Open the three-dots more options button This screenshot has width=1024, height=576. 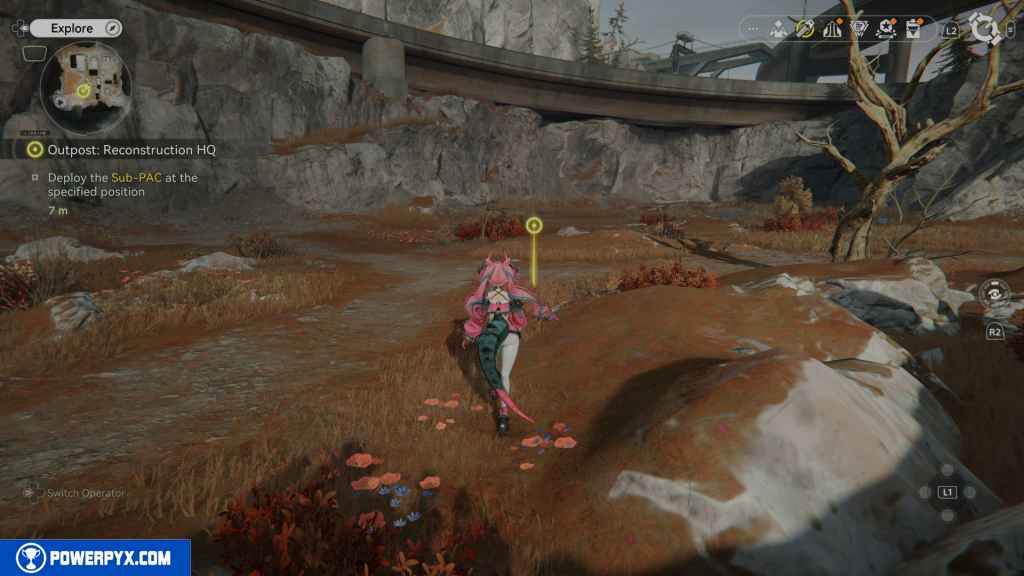point(753,29)
